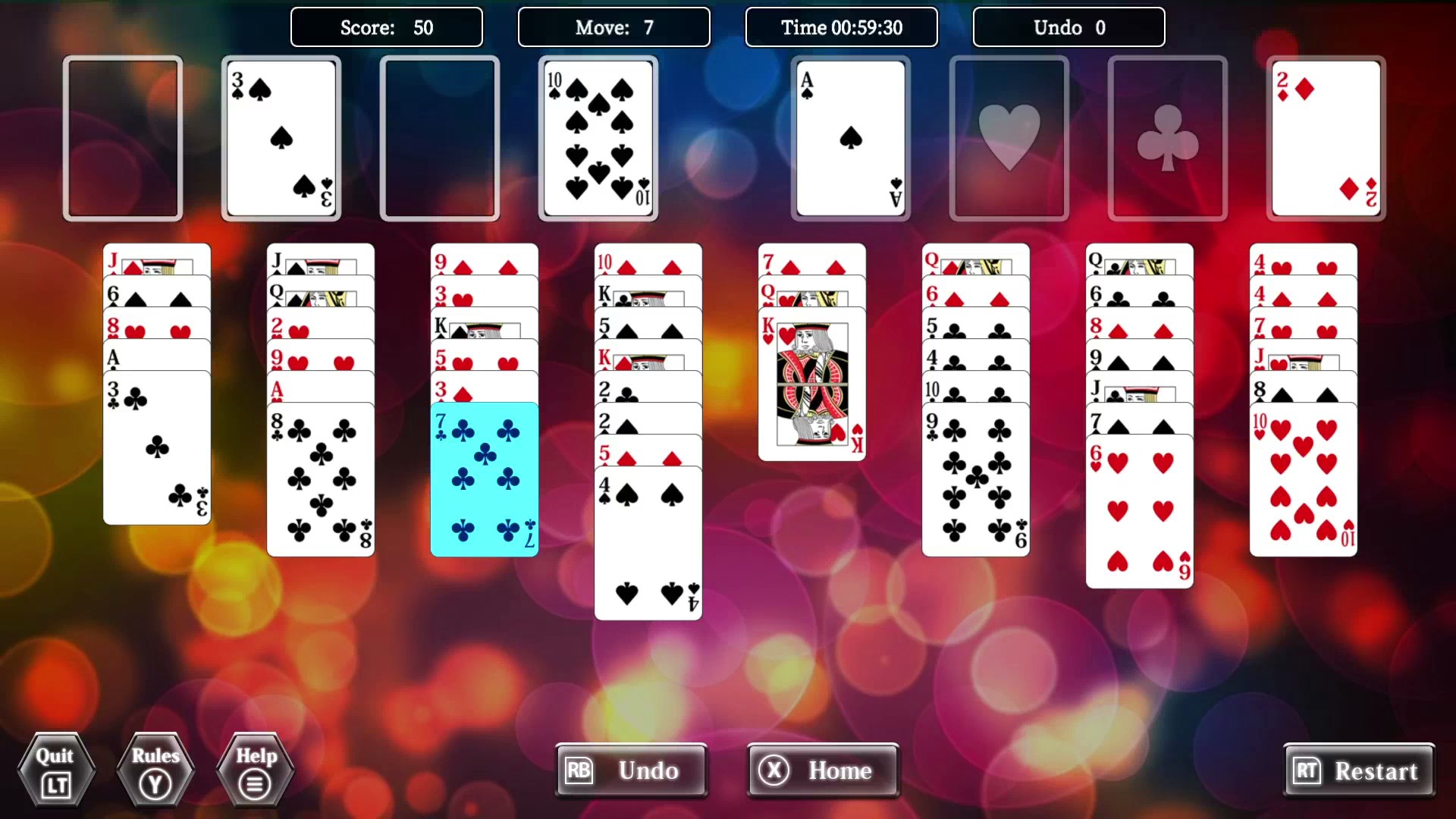Image resolution: width=1456 pixels, height=819 pixels.
Task: Click the empty hearts foundation pile
Action: tap(1009, 138)
